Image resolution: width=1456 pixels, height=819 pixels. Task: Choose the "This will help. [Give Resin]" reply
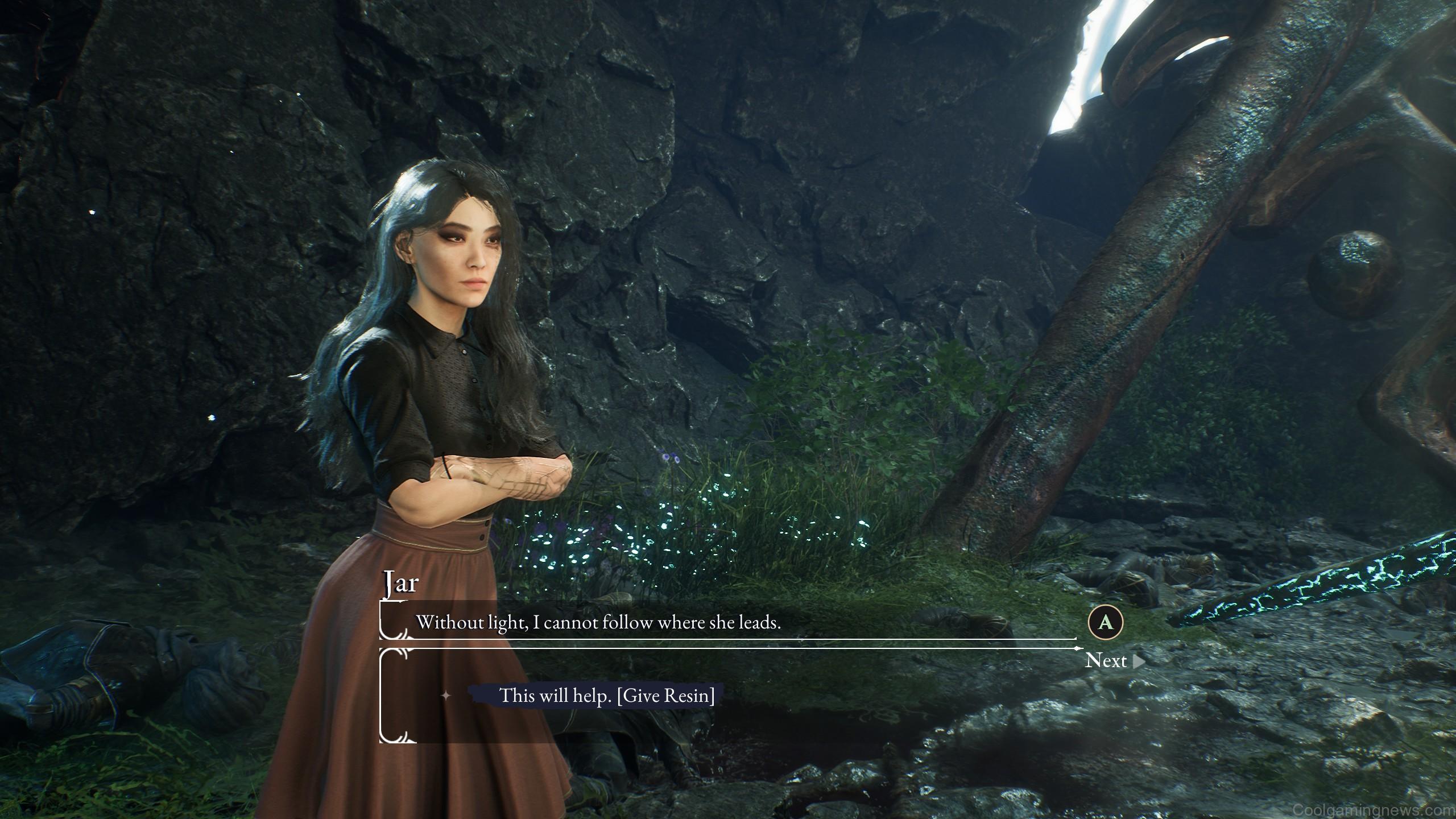point(606,695)
